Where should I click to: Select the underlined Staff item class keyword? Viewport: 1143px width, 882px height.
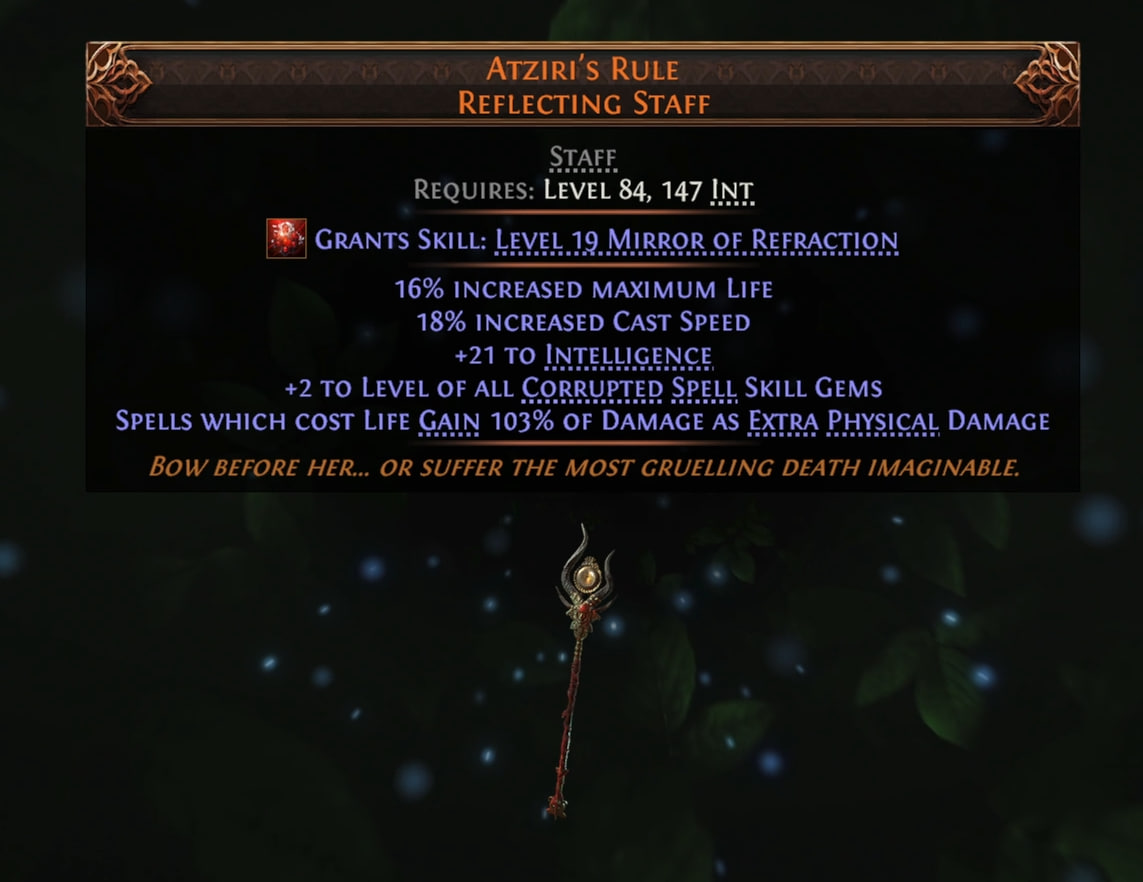point(583,158)
